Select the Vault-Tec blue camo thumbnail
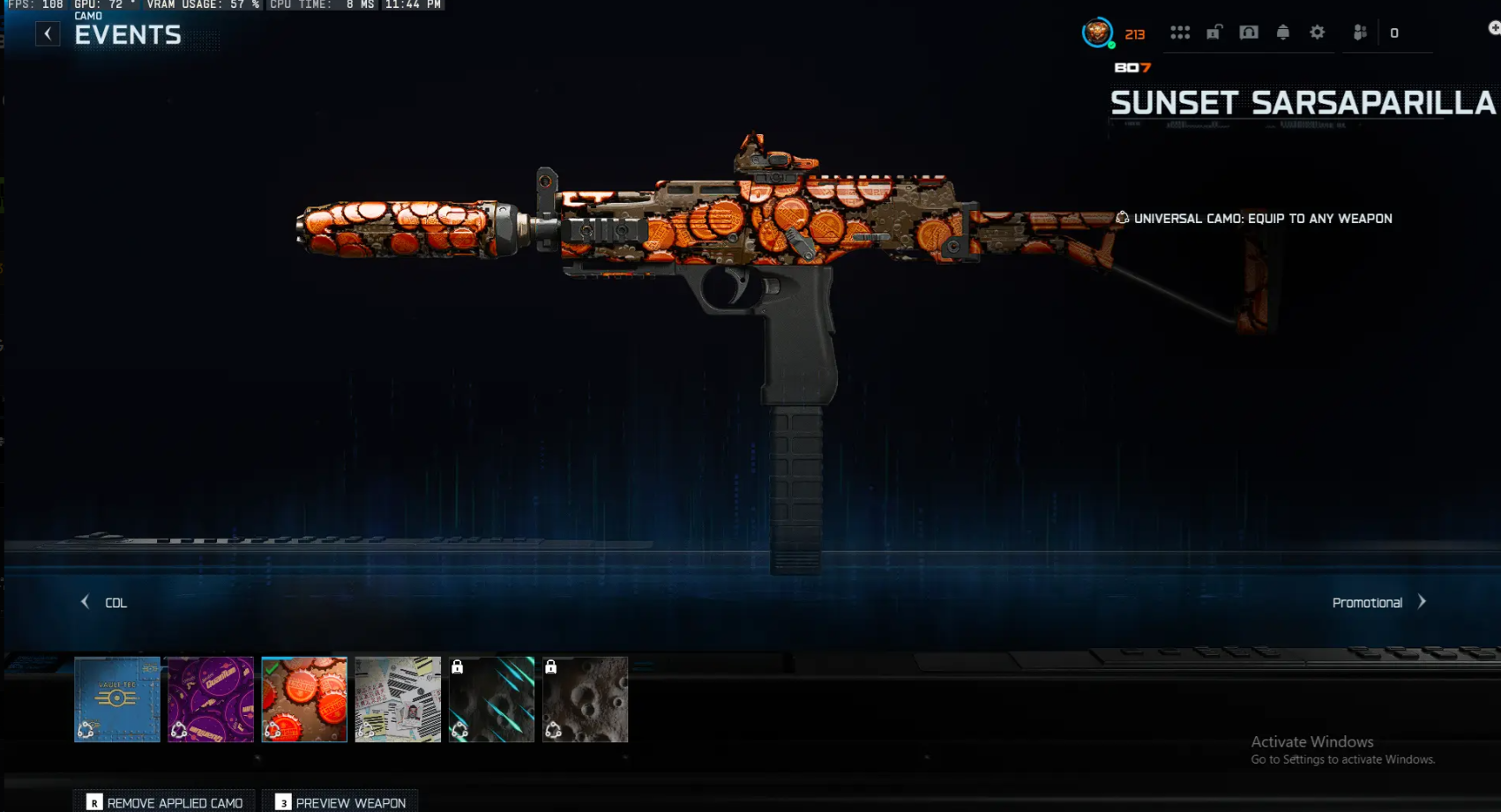This screenshot has height=812, width=1501. click(x=117, y=699)
